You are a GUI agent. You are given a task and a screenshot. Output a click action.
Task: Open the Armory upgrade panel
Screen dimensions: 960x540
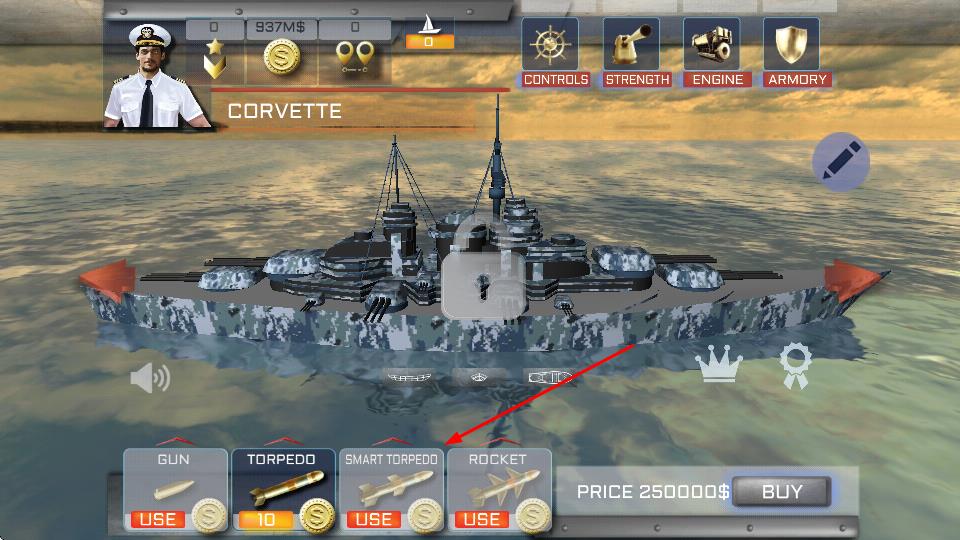[x=796, y=52]
